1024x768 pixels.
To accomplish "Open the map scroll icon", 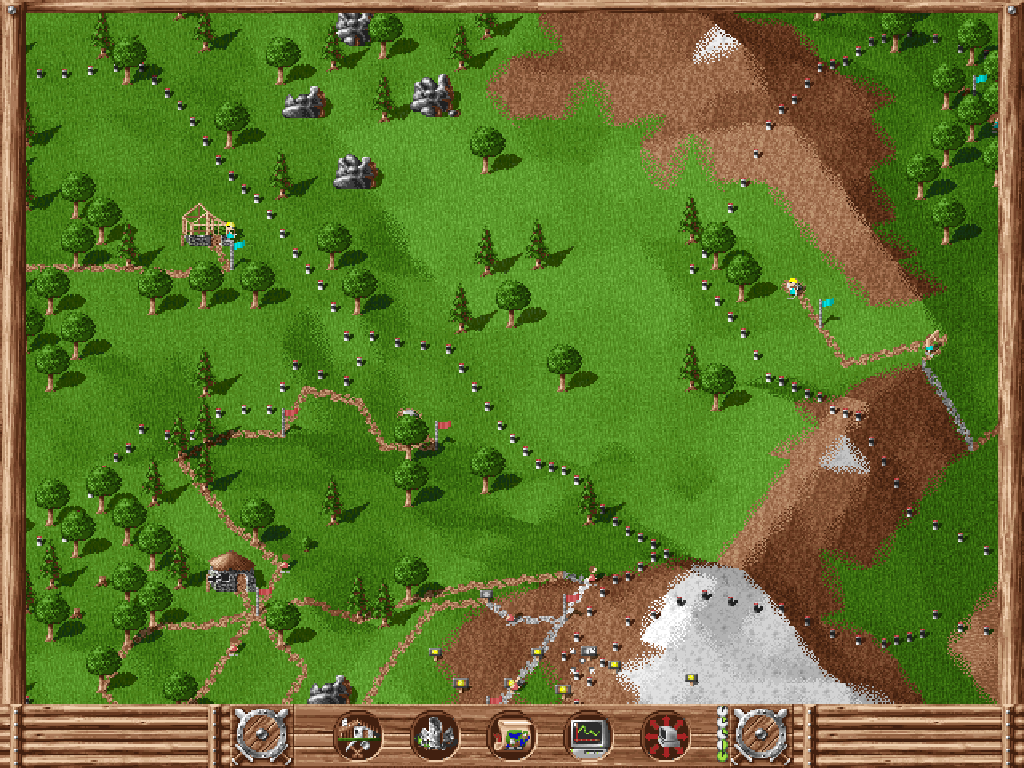I will [x=511, y=736].
